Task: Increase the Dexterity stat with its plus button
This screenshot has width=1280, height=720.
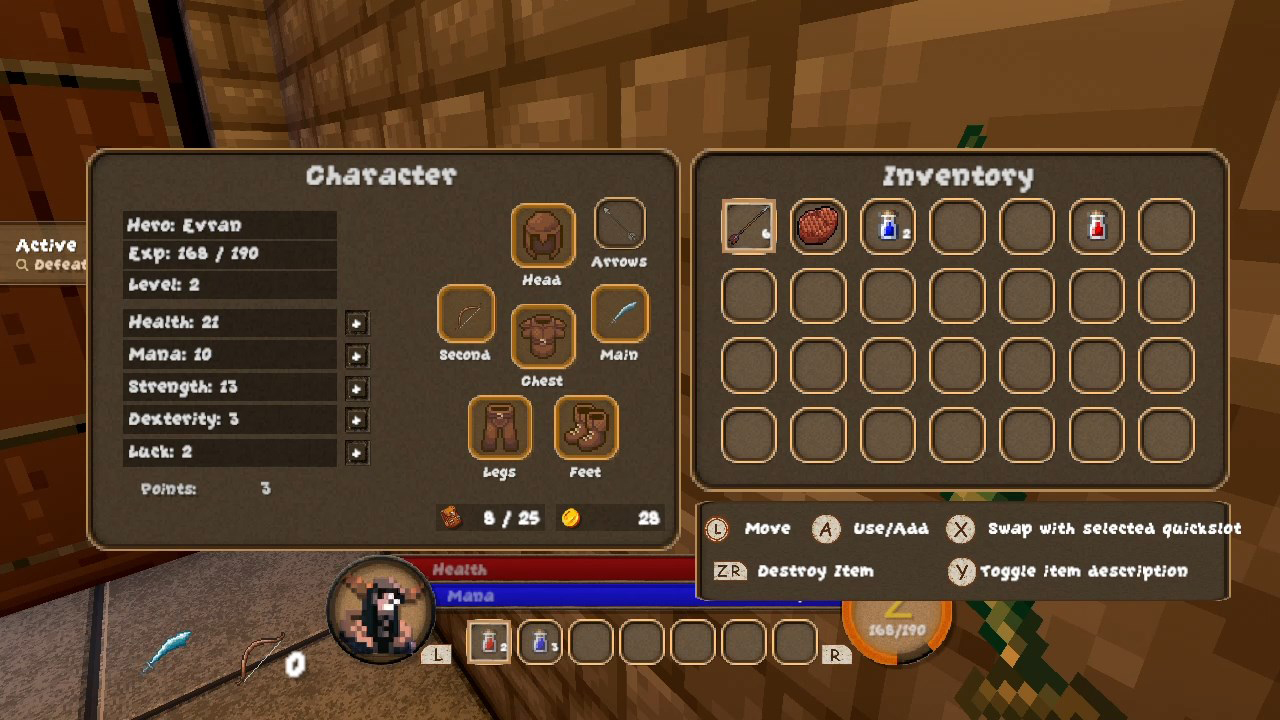Action: 357,420
